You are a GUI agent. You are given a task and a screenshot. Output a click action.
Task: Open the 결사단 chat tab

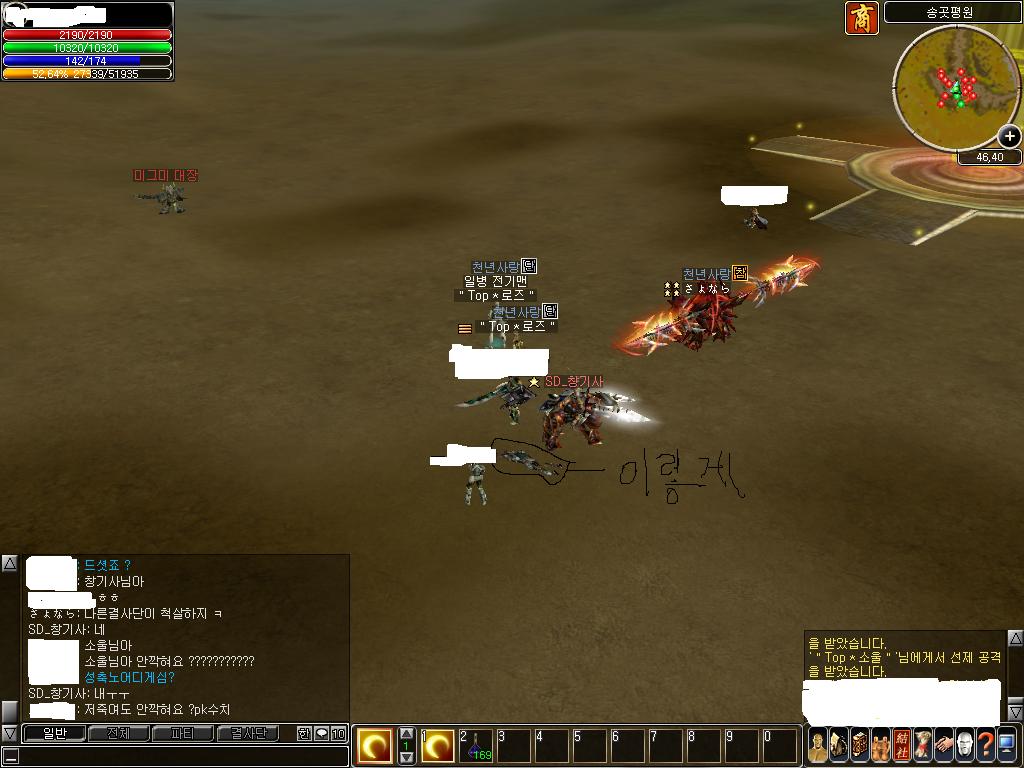pyautogui.click(x=248, y=733)
